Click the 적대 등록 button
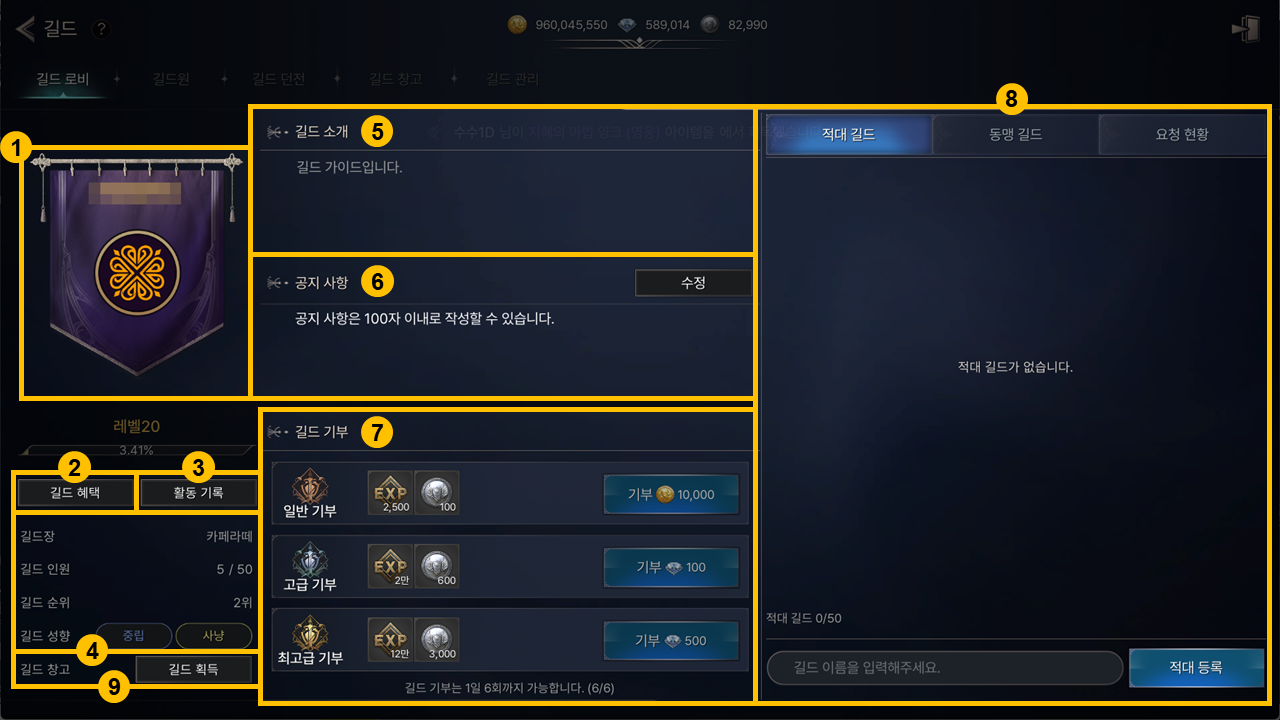This screenshot has width=1280, height=720. 1195,667
